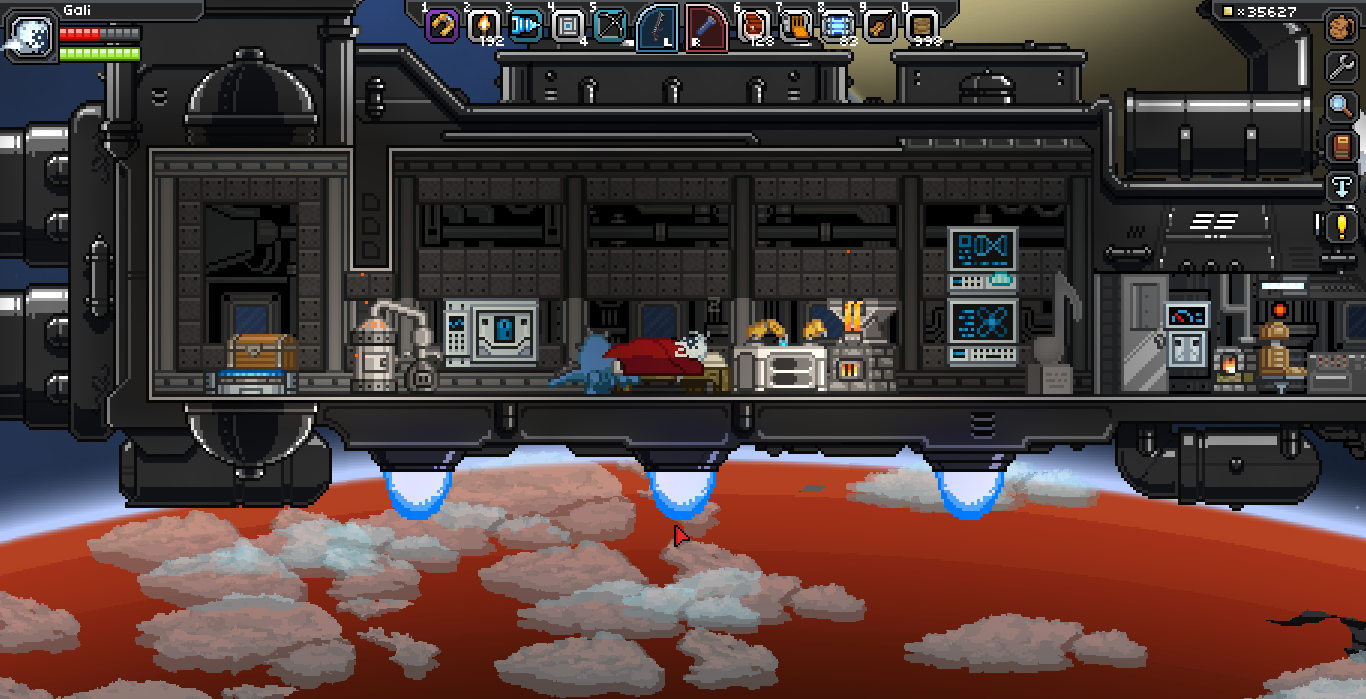Screen dimensions: 1366x699
Task: Click Gali's character portrait
Action: pyautogui.click(x=28, y=34)
